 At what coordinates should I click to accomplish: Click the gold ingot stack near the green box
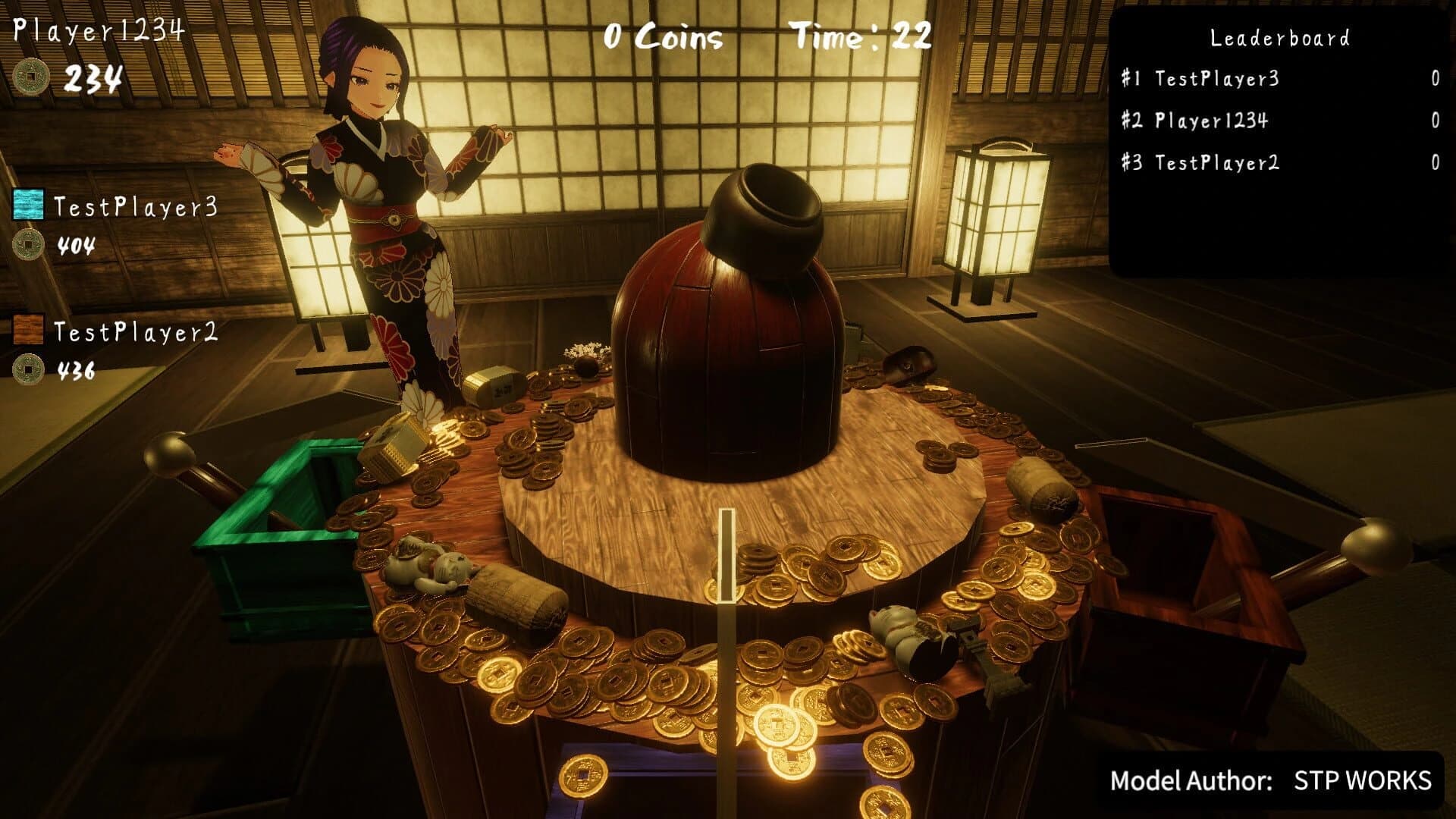click(394, 447)
